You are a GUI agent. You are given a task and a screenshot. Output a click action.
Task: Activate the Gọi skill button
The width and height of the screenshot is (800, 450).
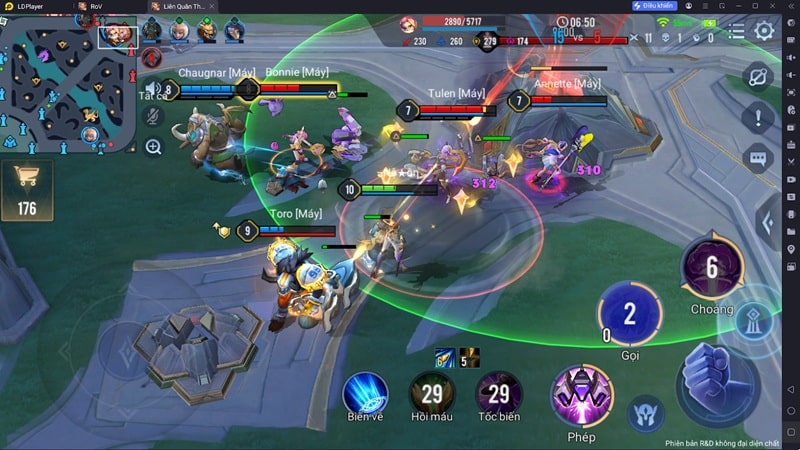[x=629, y=315]
